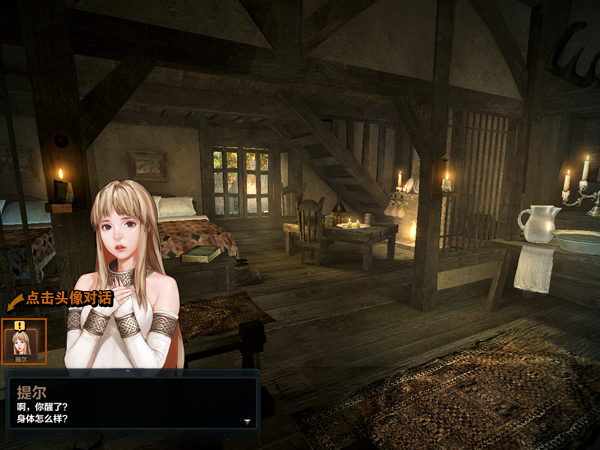Advance the dialogue with the small arrow

click(x=247, y=421)
